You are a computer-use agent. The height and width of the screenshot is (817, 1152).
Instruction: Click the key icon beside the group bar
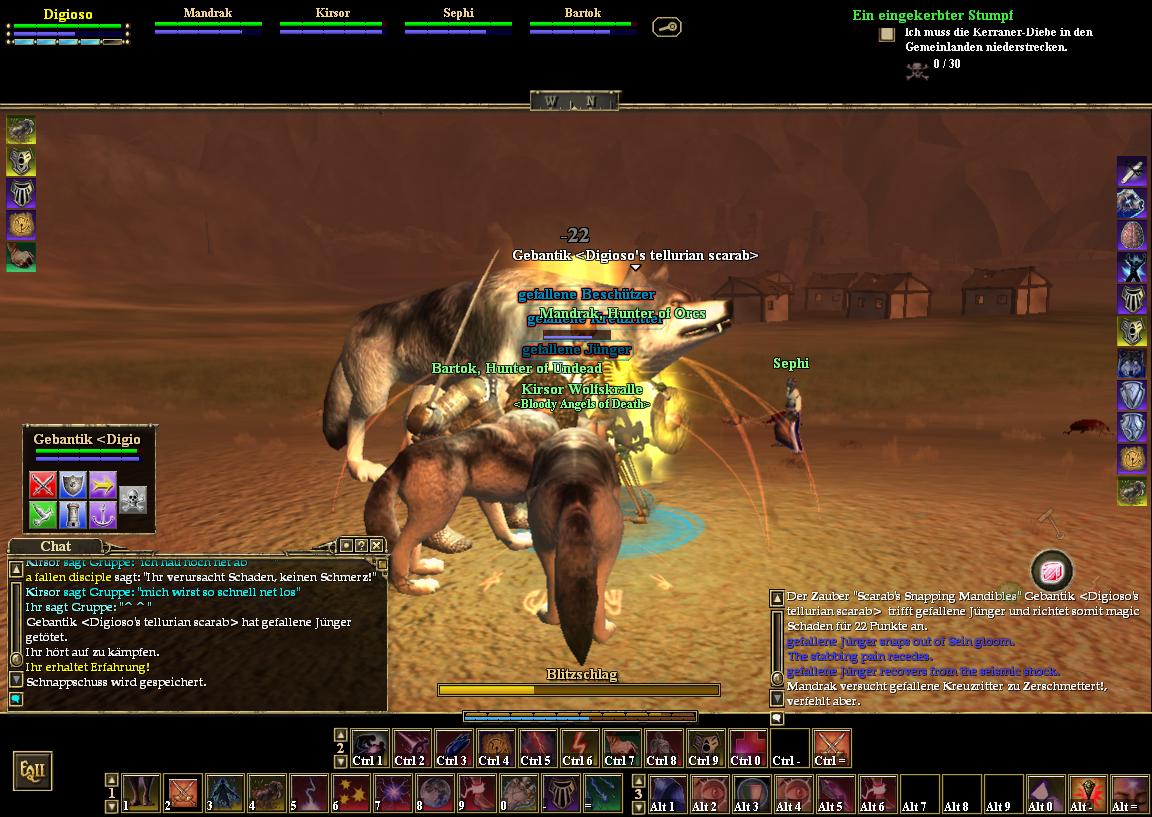pyautogui.click(x=667, y=27)
